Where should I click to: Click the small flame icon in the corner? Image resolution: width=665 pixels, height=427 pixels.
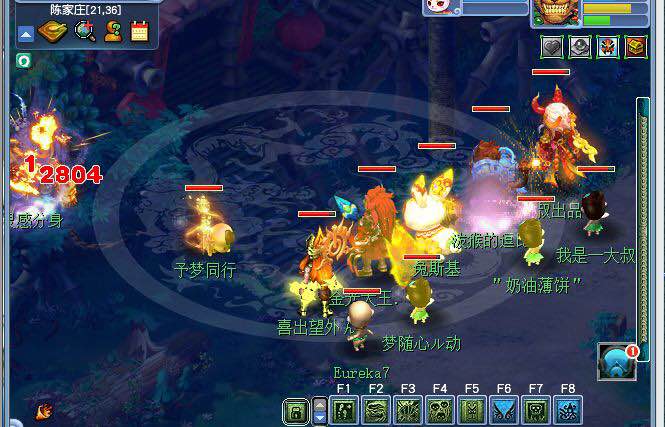44,409
